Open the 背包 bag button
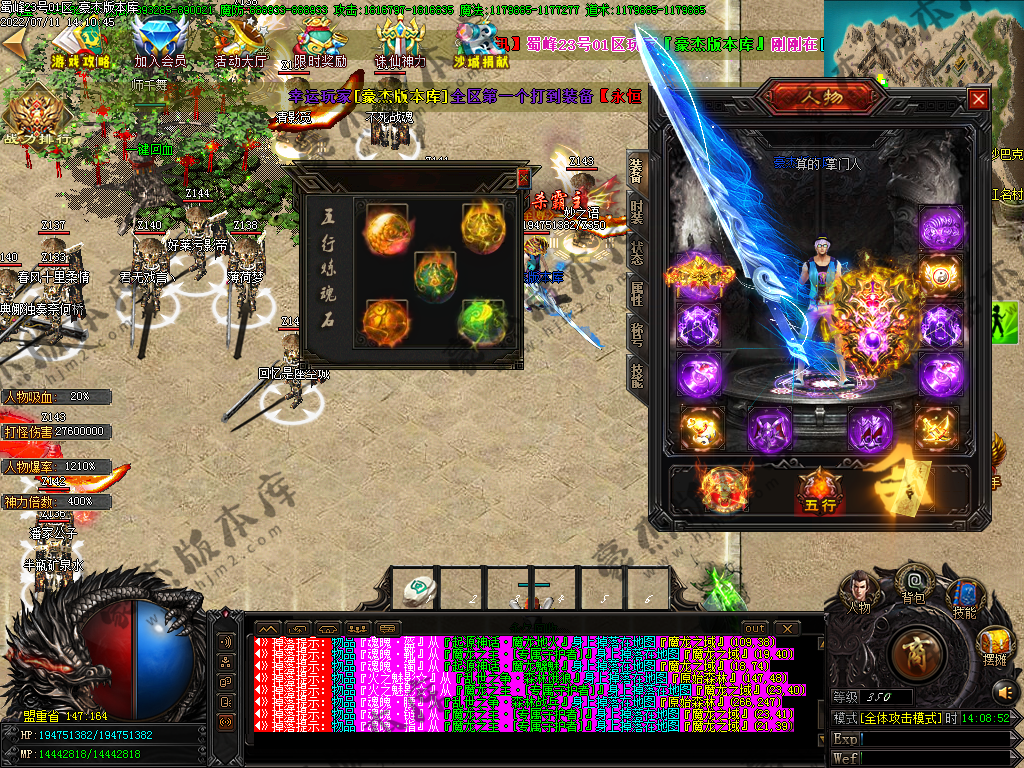 [x=913, y=585]
